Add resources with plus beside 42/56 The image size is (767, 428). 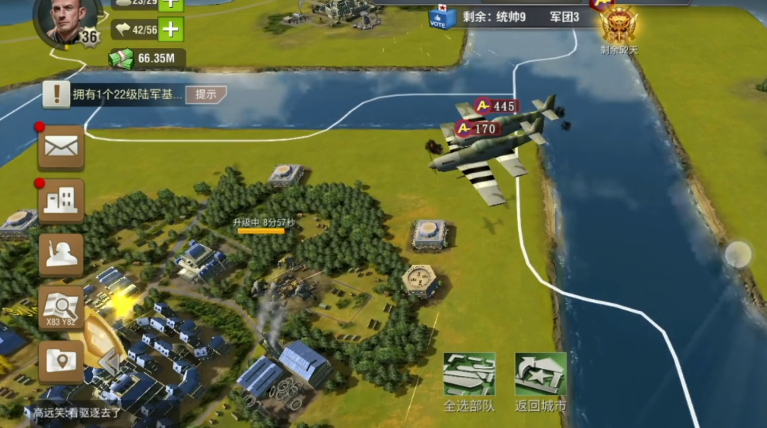[x=172, y=29]
